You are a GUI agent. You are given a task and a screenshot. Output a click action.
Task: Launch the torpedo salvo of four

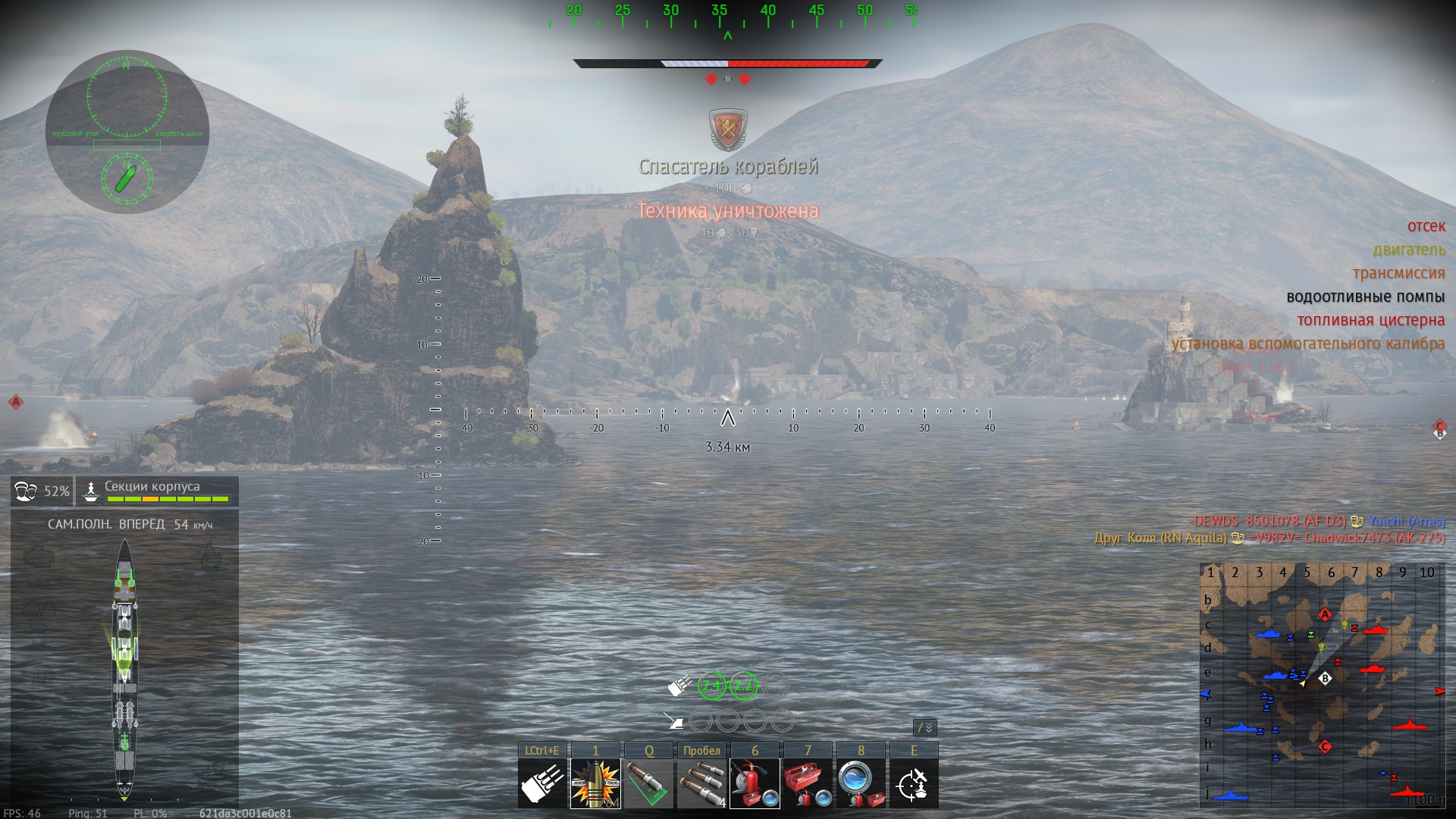pos(701,784)
